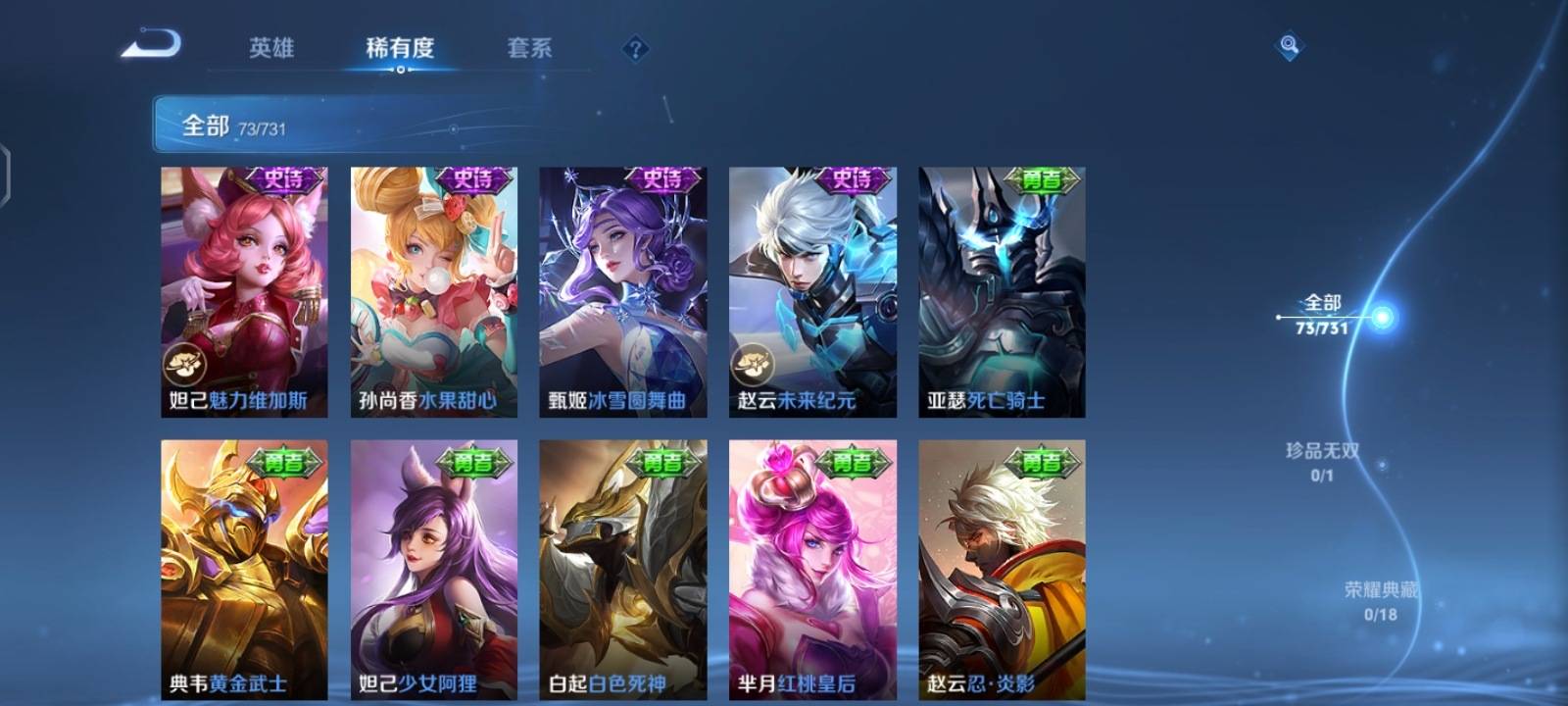
Task: Open the skin search magnifier icon
Action: [1288, 43]
